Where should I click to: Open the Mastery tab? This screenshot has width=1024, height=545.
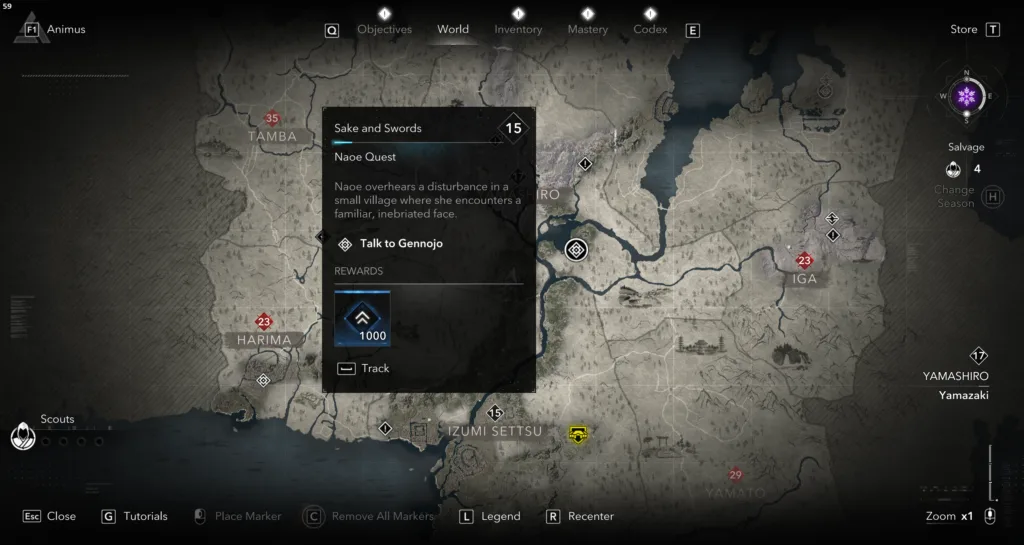tap(587, 29)
